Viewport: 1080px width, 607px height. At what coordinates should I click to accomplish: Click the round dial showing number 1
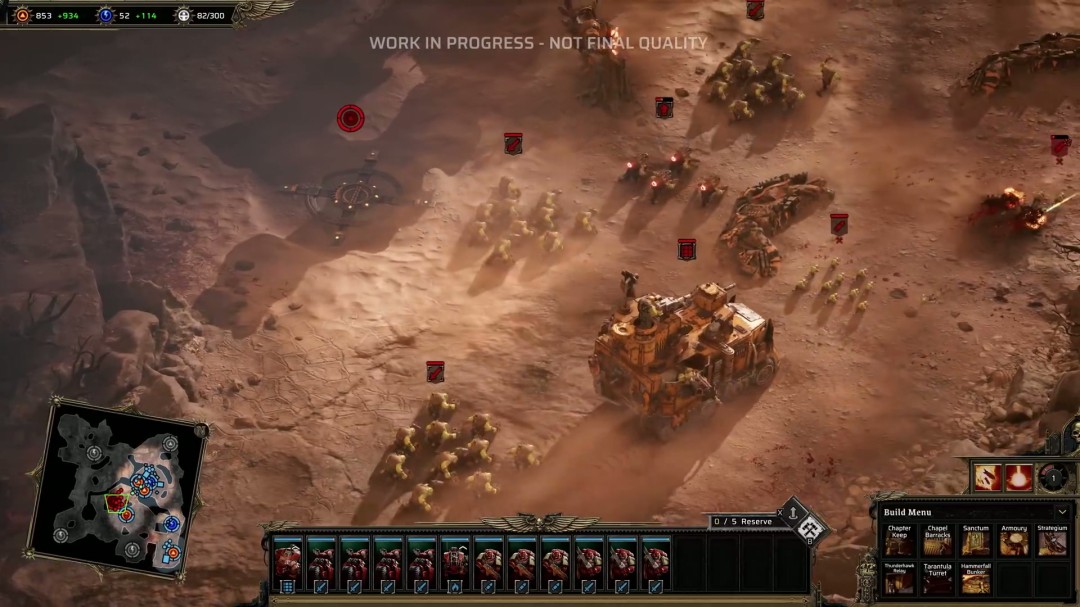click(1052, 477)
